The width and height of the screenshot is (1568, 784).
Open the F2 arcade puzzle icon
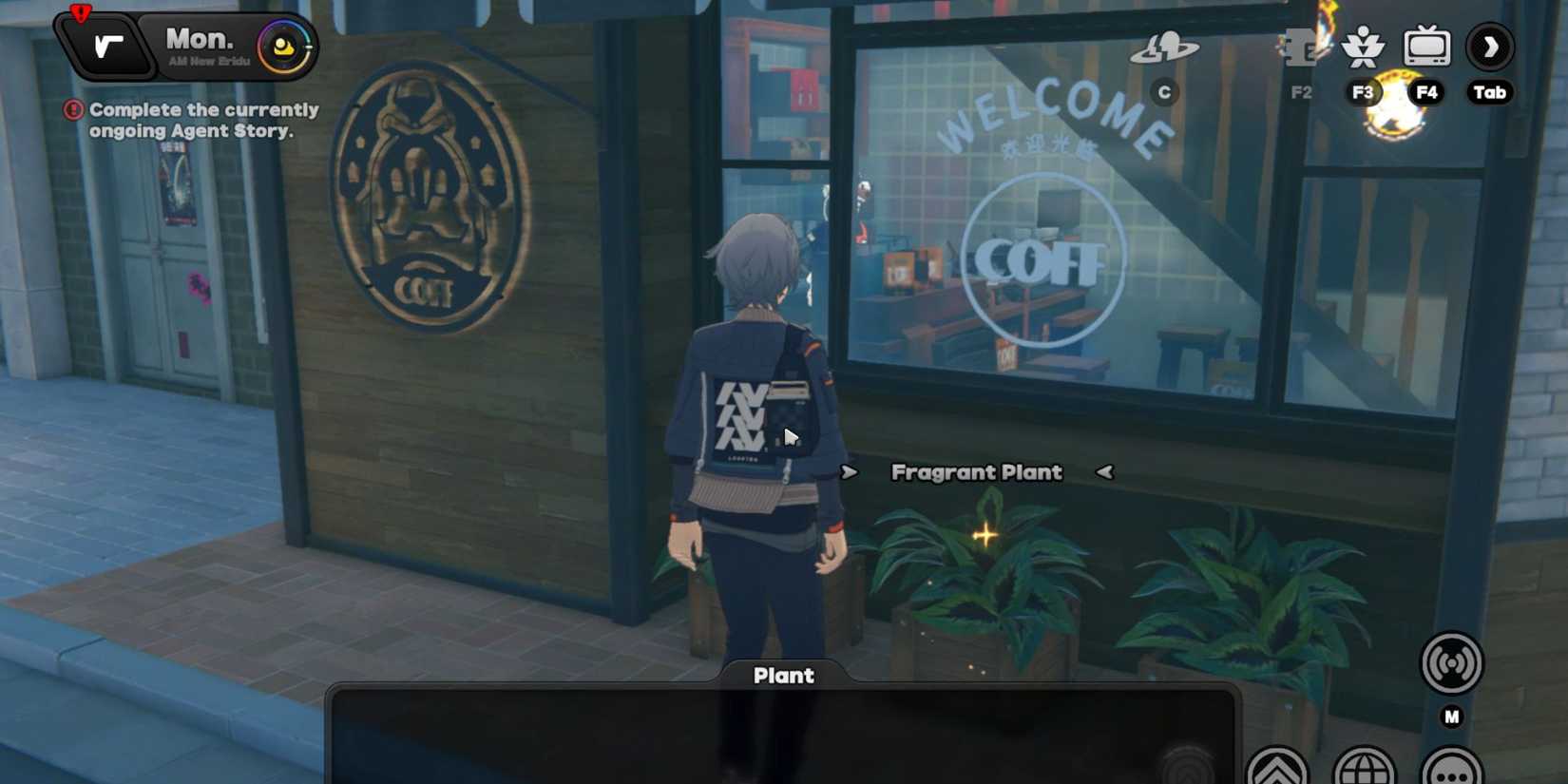[x=1301, y=48]
